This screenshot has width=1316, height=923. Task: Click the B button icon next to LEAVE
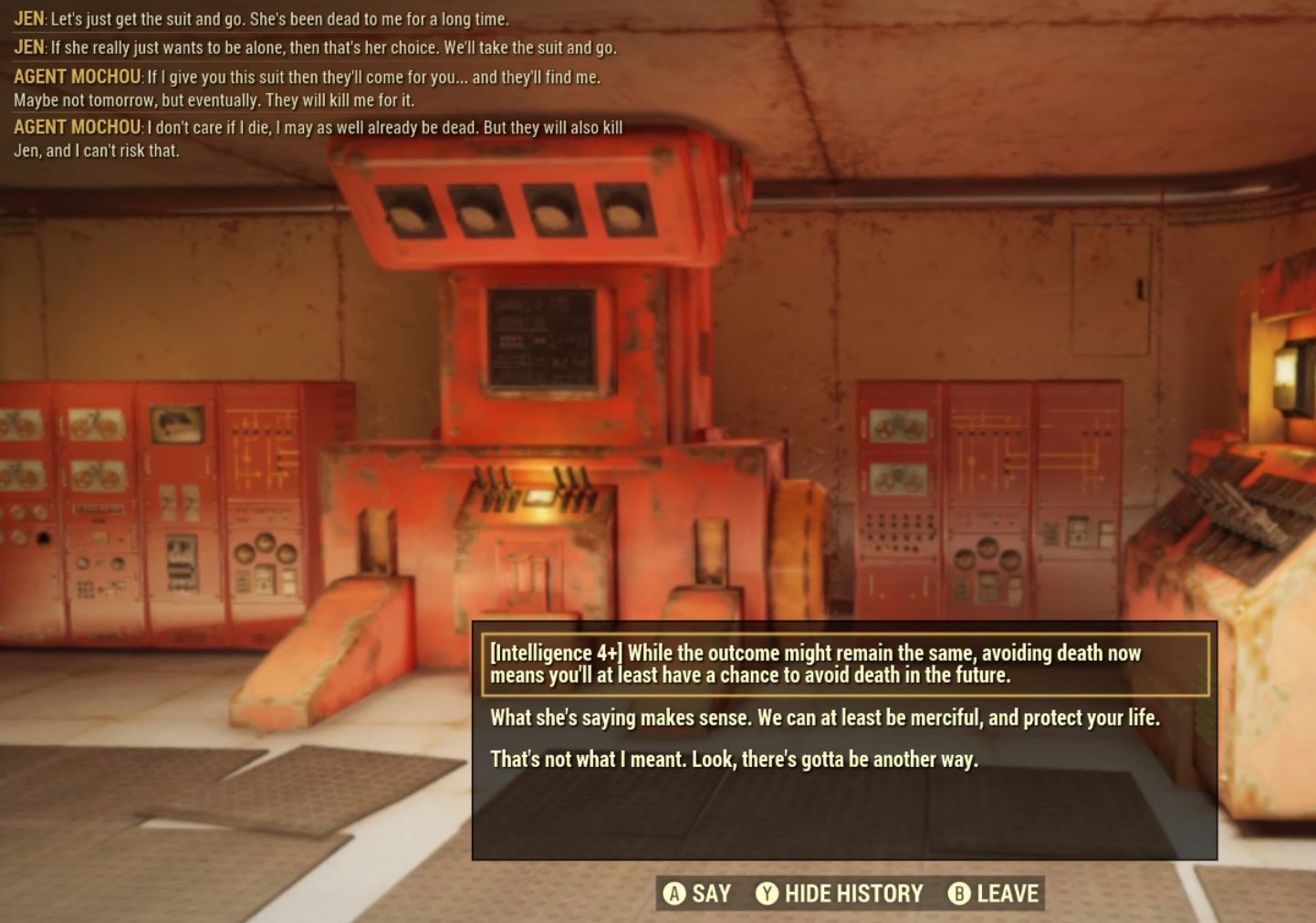[959, 894]
